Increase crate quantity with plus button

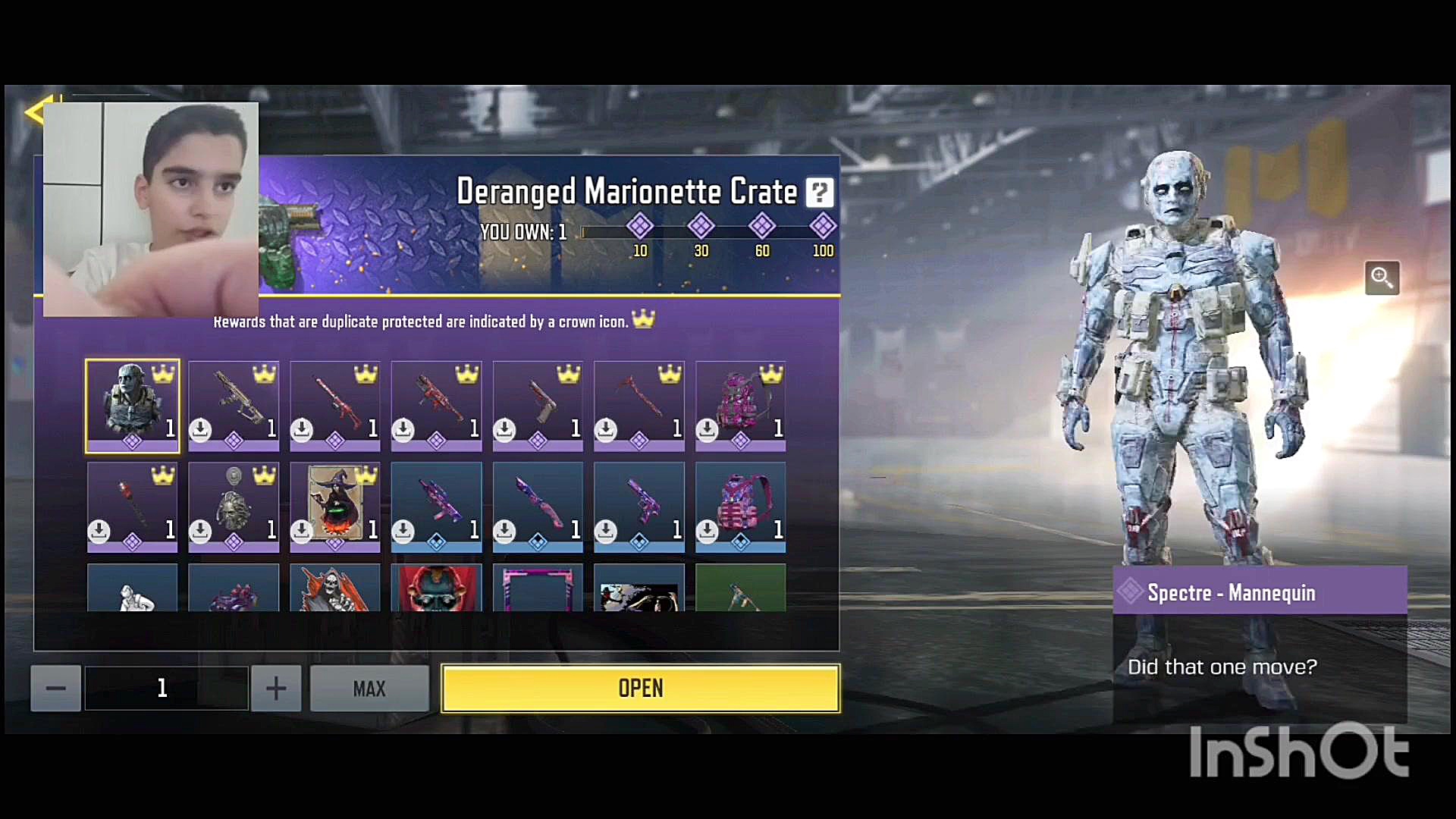click(x=276, y=689)
